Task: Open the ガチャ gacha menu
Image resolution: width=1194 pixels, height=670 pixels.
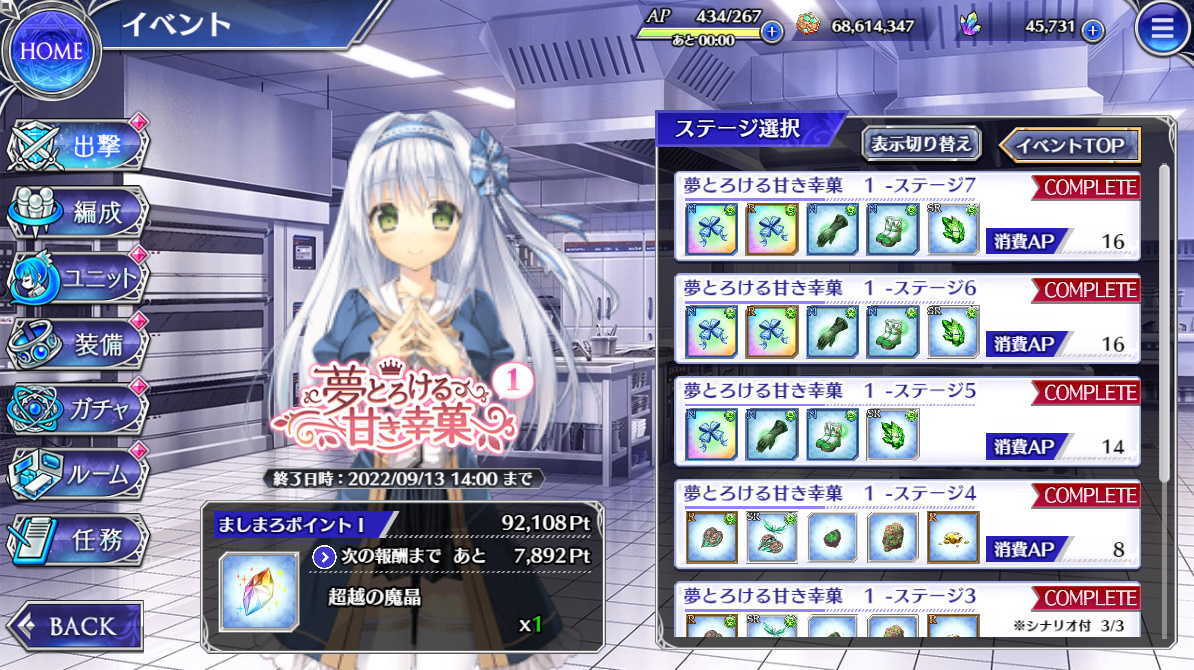Action: point(80,408)
